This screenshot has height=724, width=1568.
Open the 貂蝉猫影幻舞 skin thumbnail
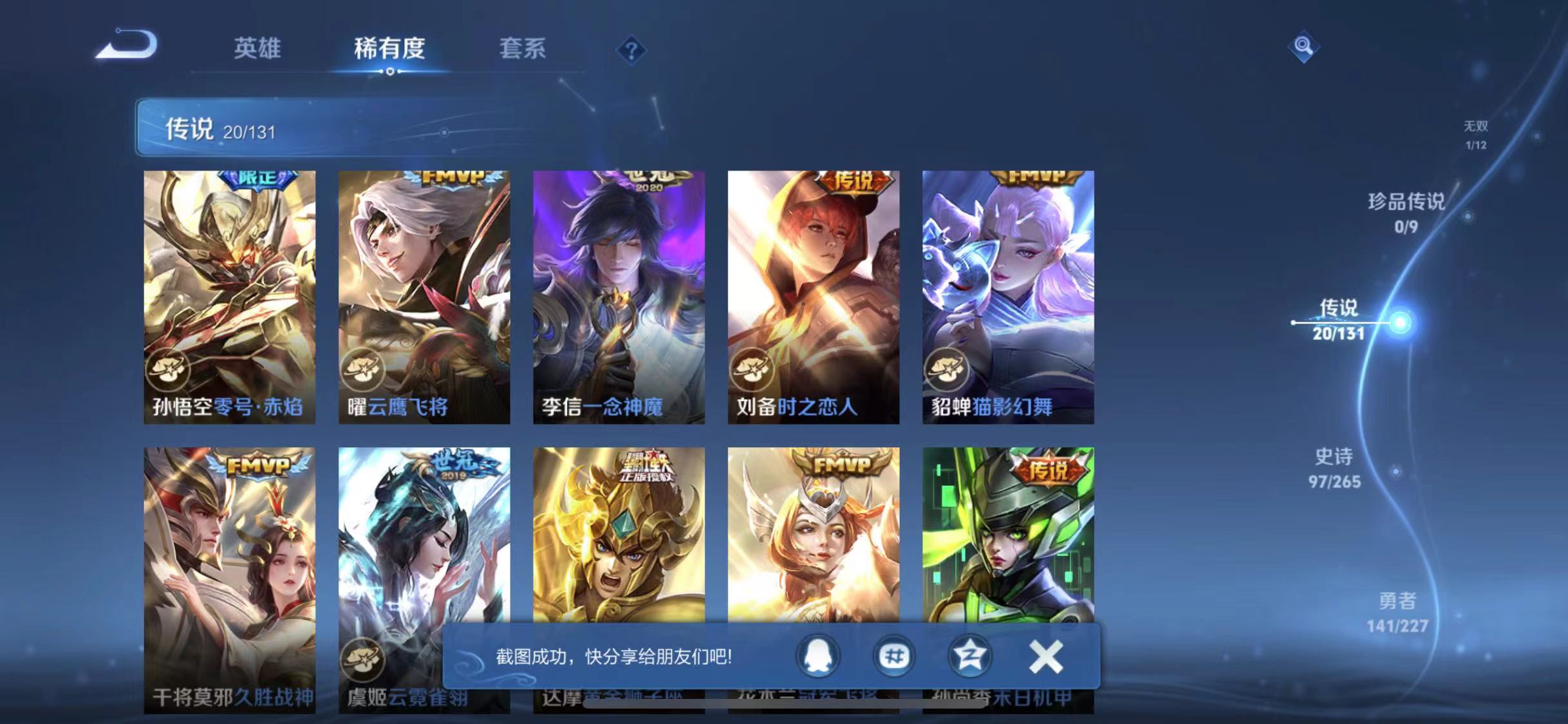coord(1009,296)
